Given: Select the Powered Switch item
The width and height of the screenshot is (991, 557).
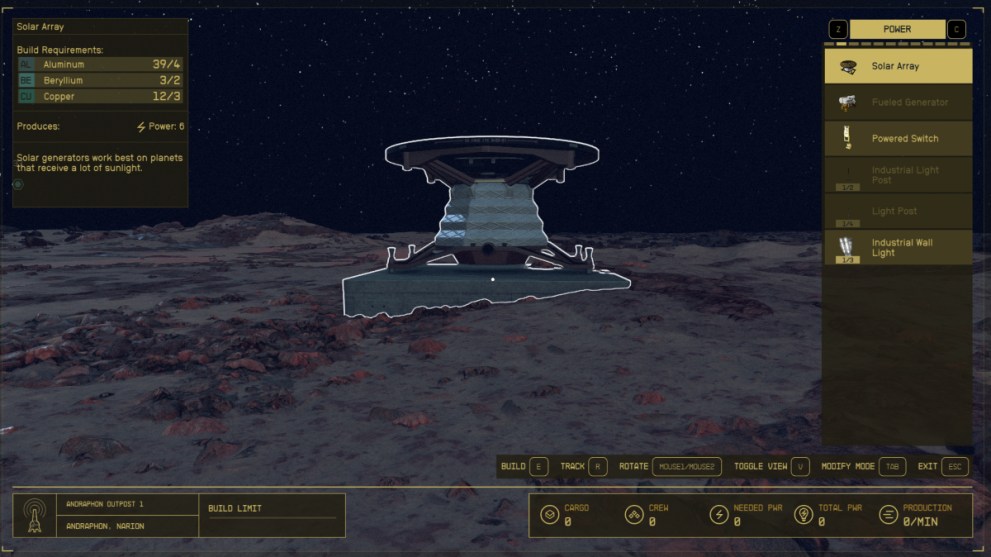Looking at the screenshot, I should pos(897,138).
